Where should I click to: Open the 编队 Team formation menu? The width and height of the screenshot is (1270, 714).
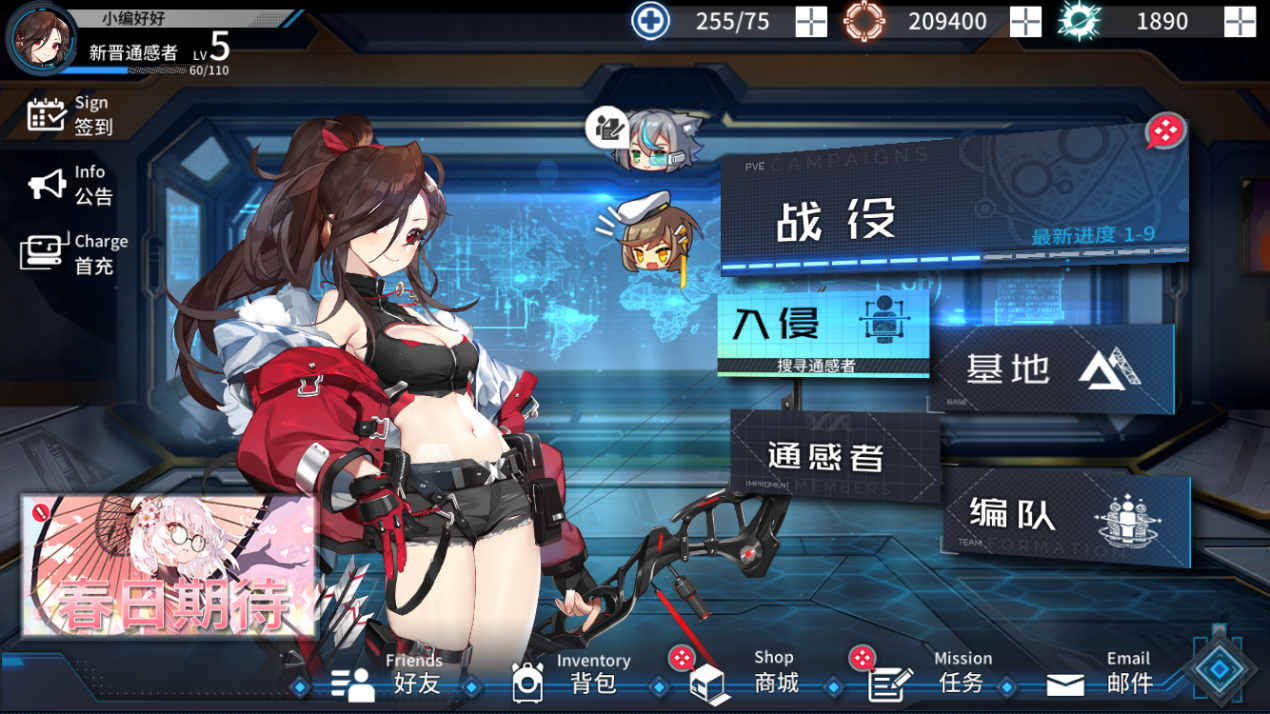1065,515
